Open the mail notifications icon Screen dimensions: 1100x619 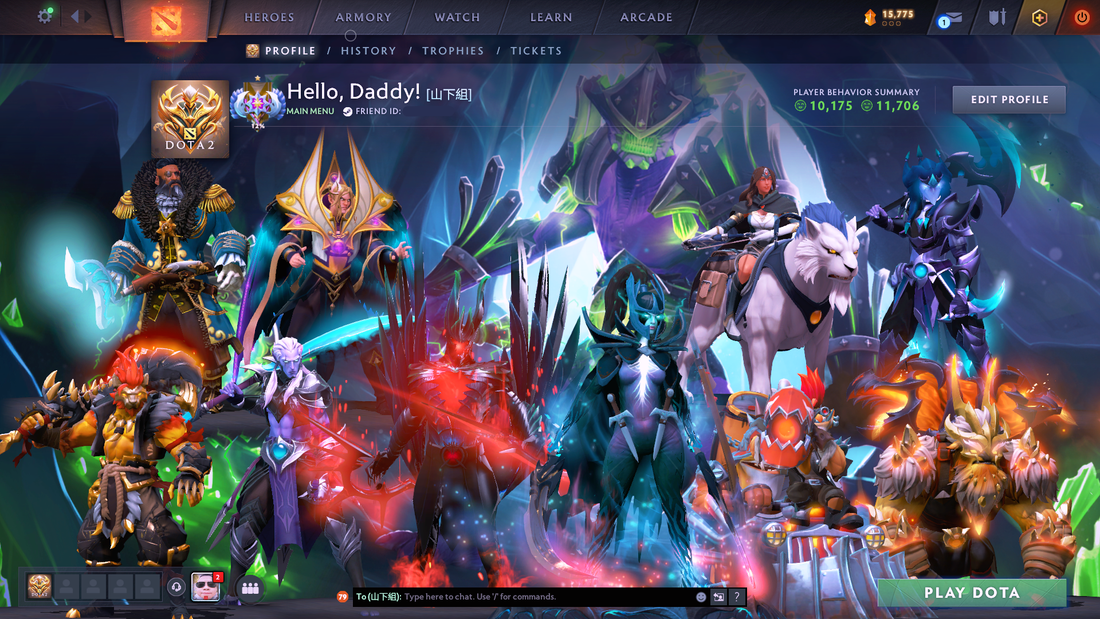click(954, 18)
